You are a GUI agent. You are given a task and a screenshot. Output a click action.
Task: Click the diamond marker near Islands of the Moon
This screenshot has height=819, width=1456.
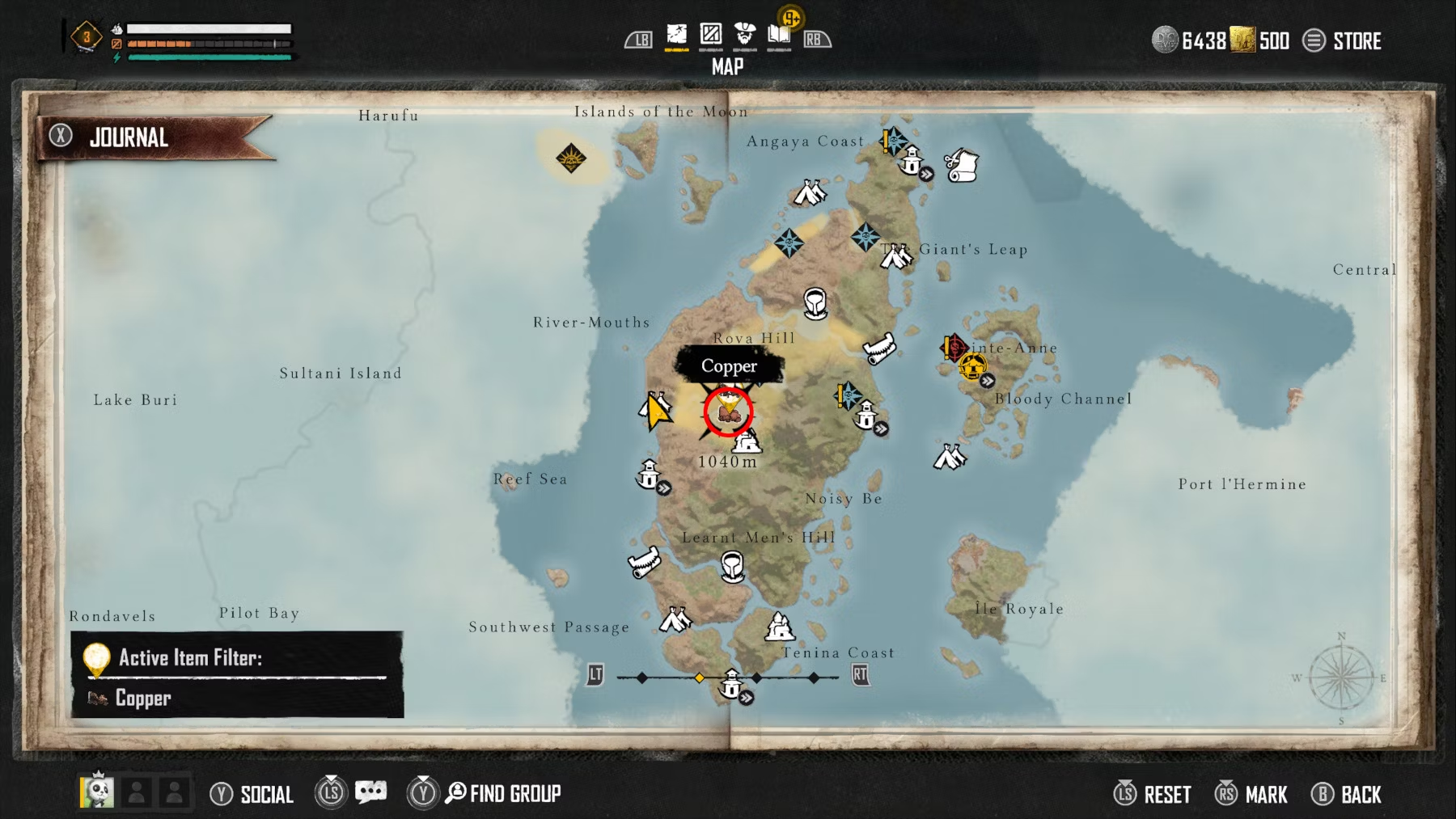click(x=571, y=158)
